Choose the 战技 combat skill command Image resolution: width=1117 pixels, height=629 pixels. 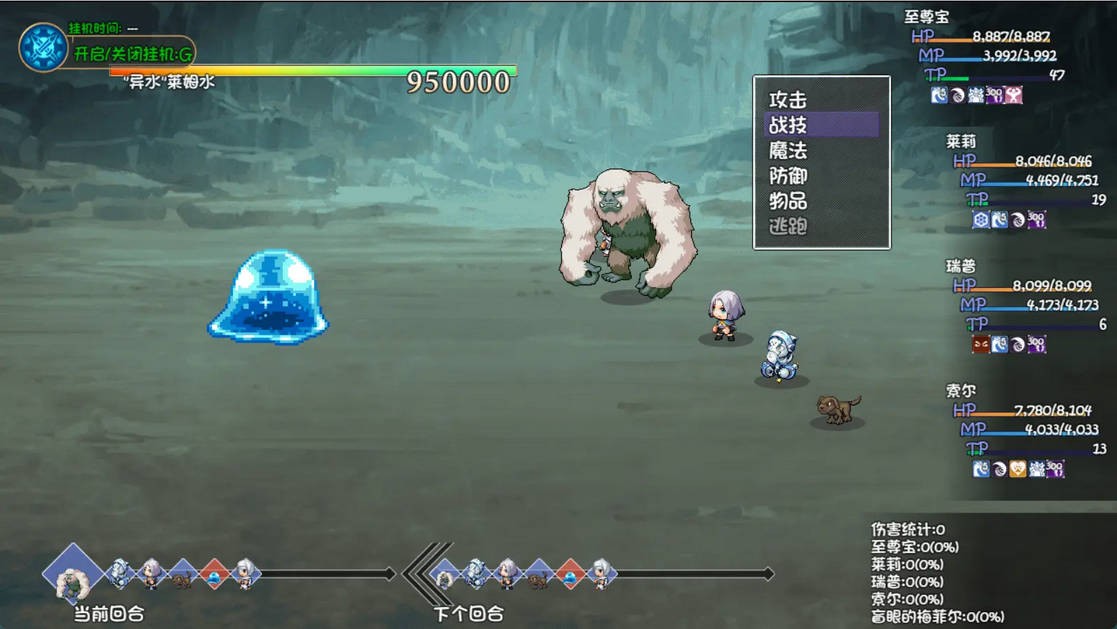[788, 125]
